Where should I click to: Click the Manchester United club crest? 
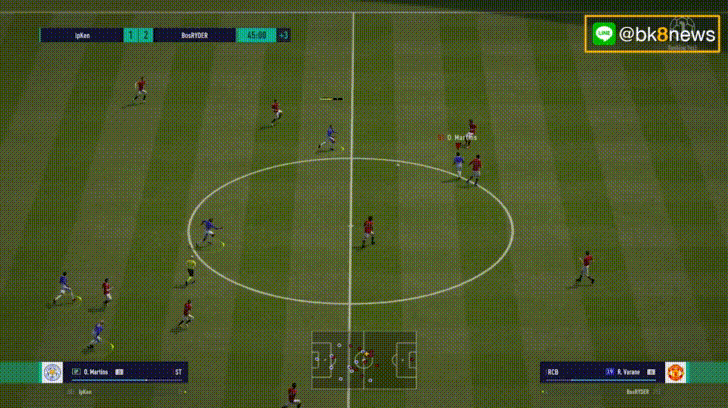pos(676,372)
